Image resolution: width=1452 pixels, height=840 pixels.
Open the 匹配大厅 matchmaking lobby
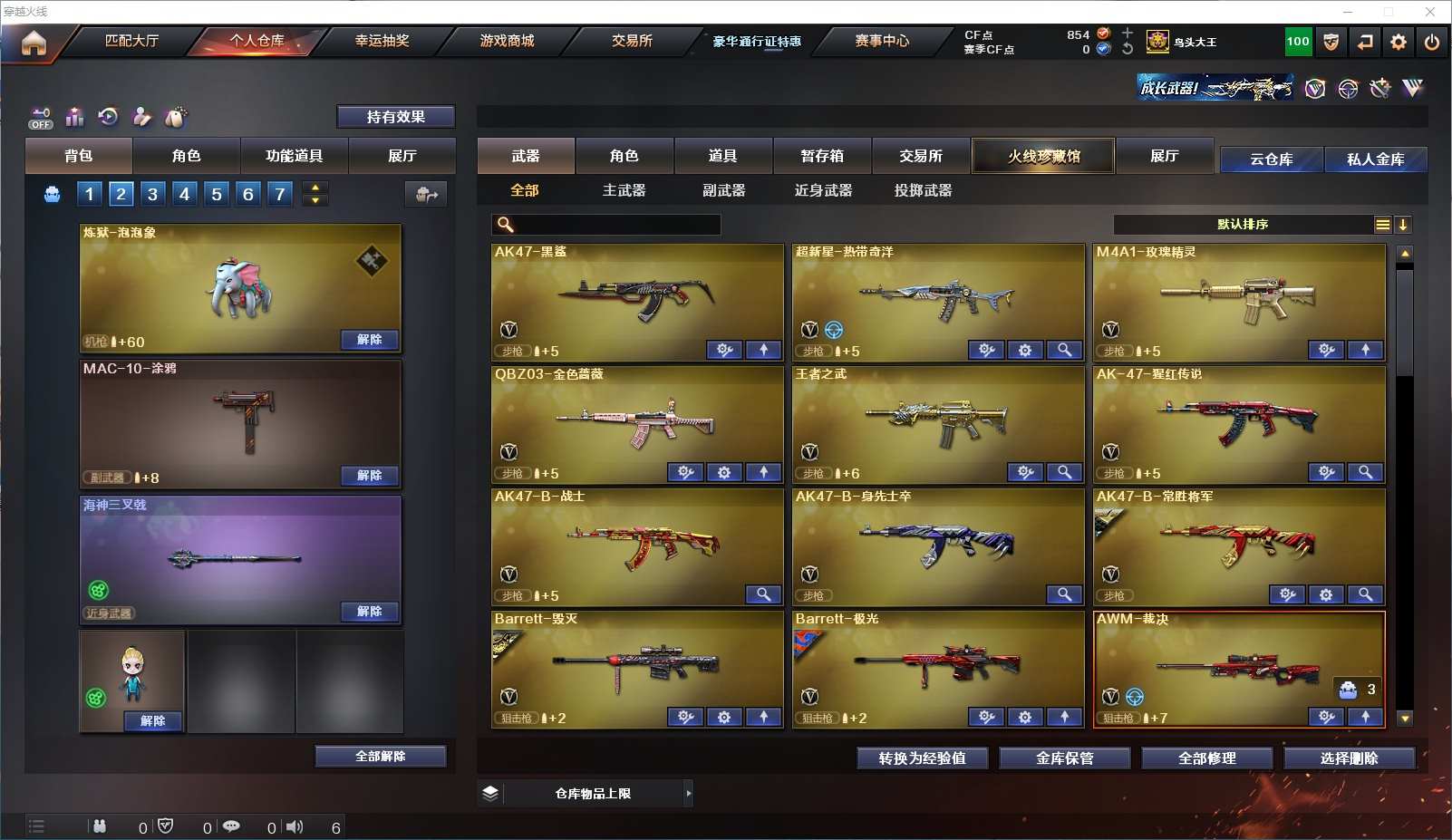pyautogui.click(x=131, y=41)
